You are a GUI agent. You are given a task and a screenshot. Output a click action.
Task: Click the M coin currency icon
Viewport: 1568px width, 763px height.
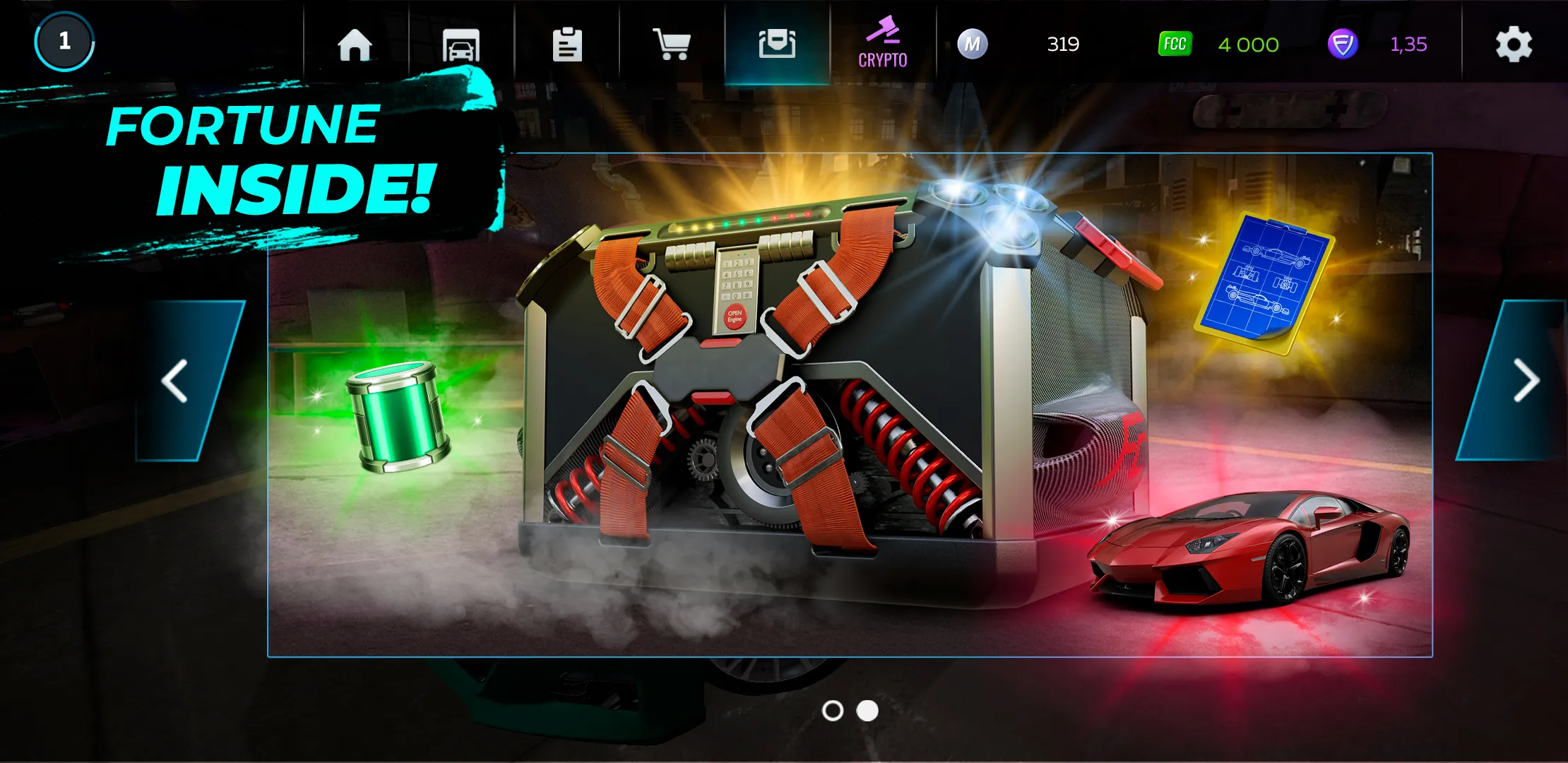[x=973, y=45]
